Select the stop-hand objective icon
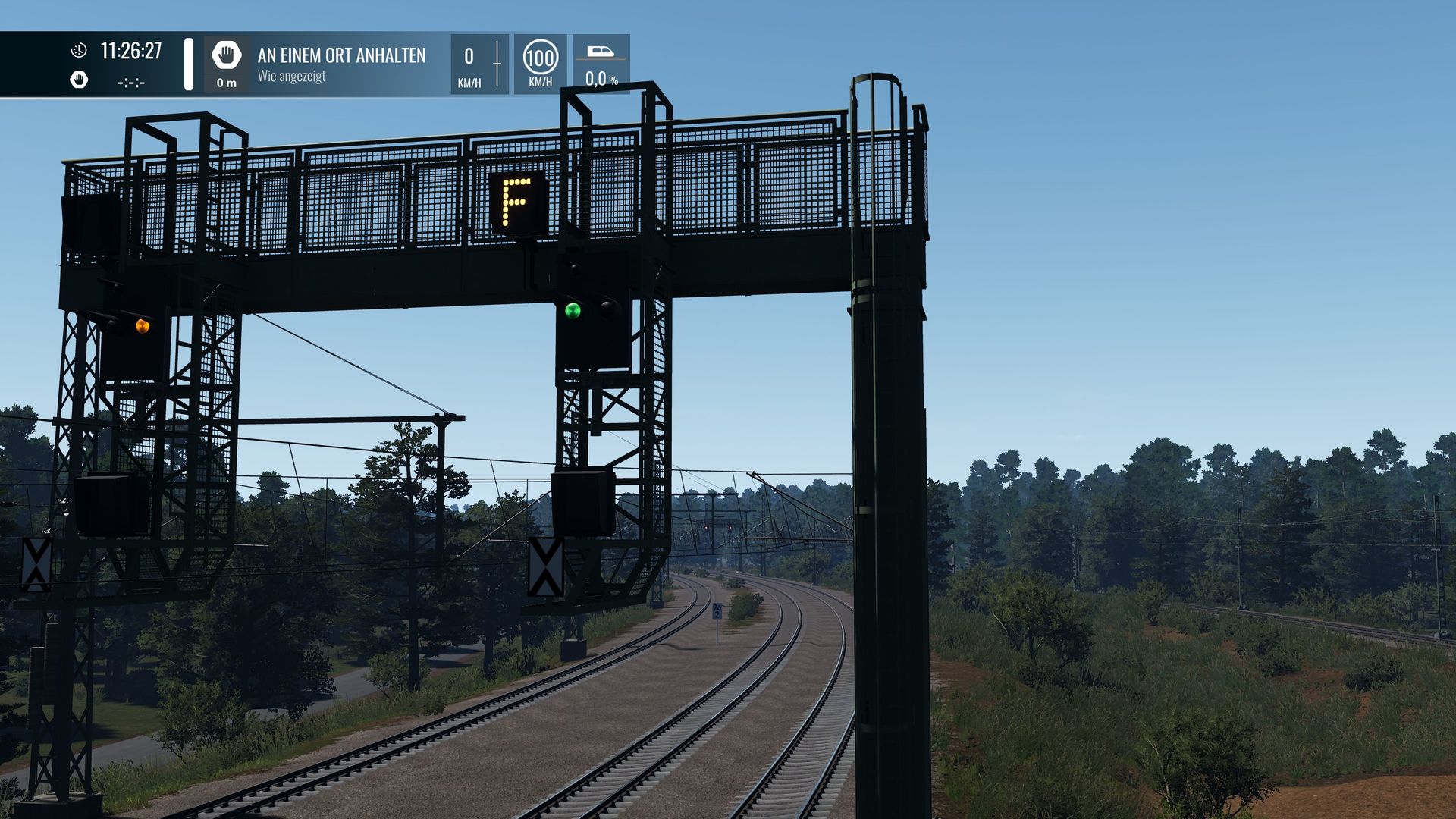1456x819 pixels. [x=226, y=55]
